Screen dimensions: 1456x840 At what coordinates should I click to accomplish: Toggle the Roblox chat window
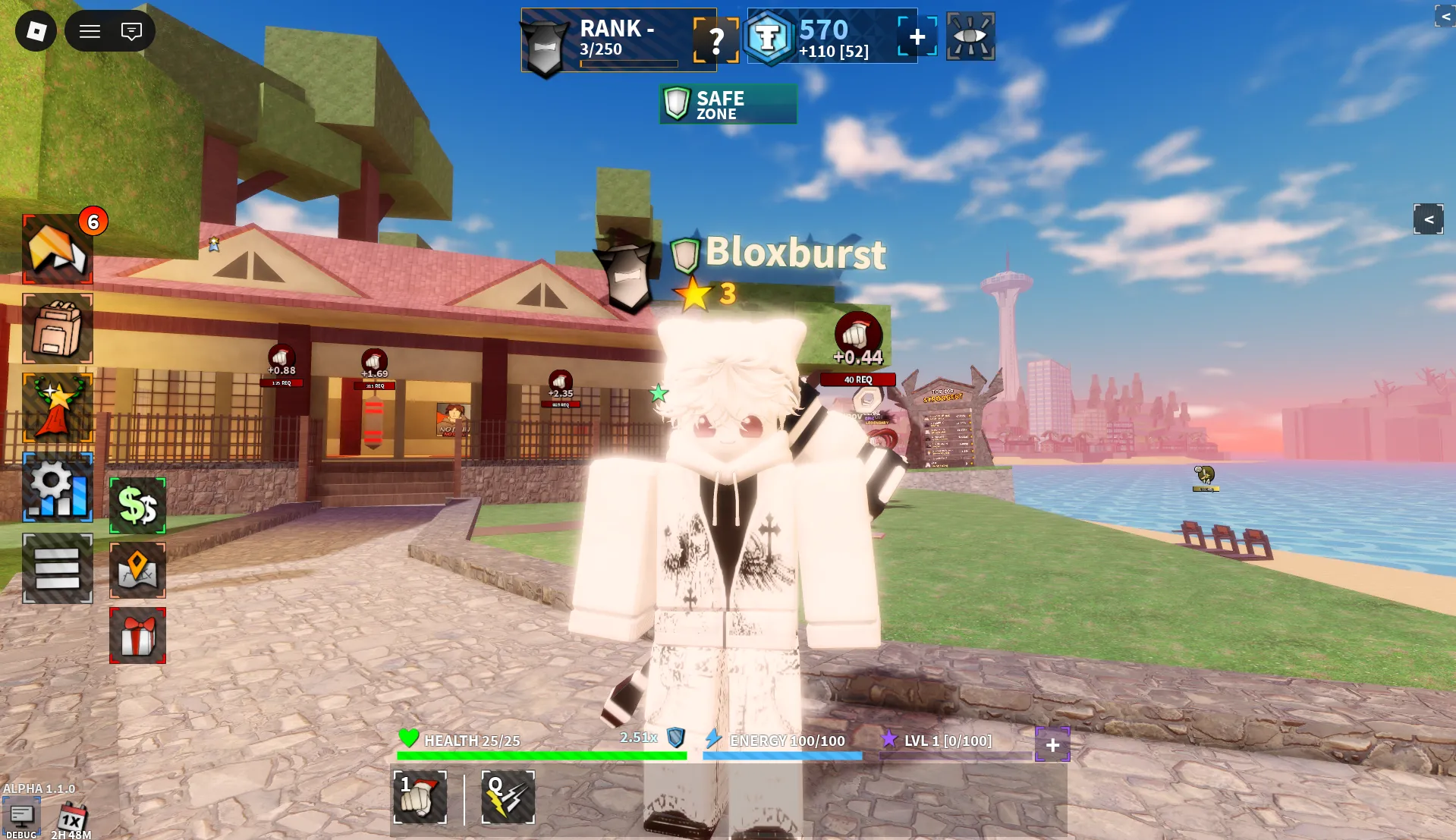pos(131,31)
